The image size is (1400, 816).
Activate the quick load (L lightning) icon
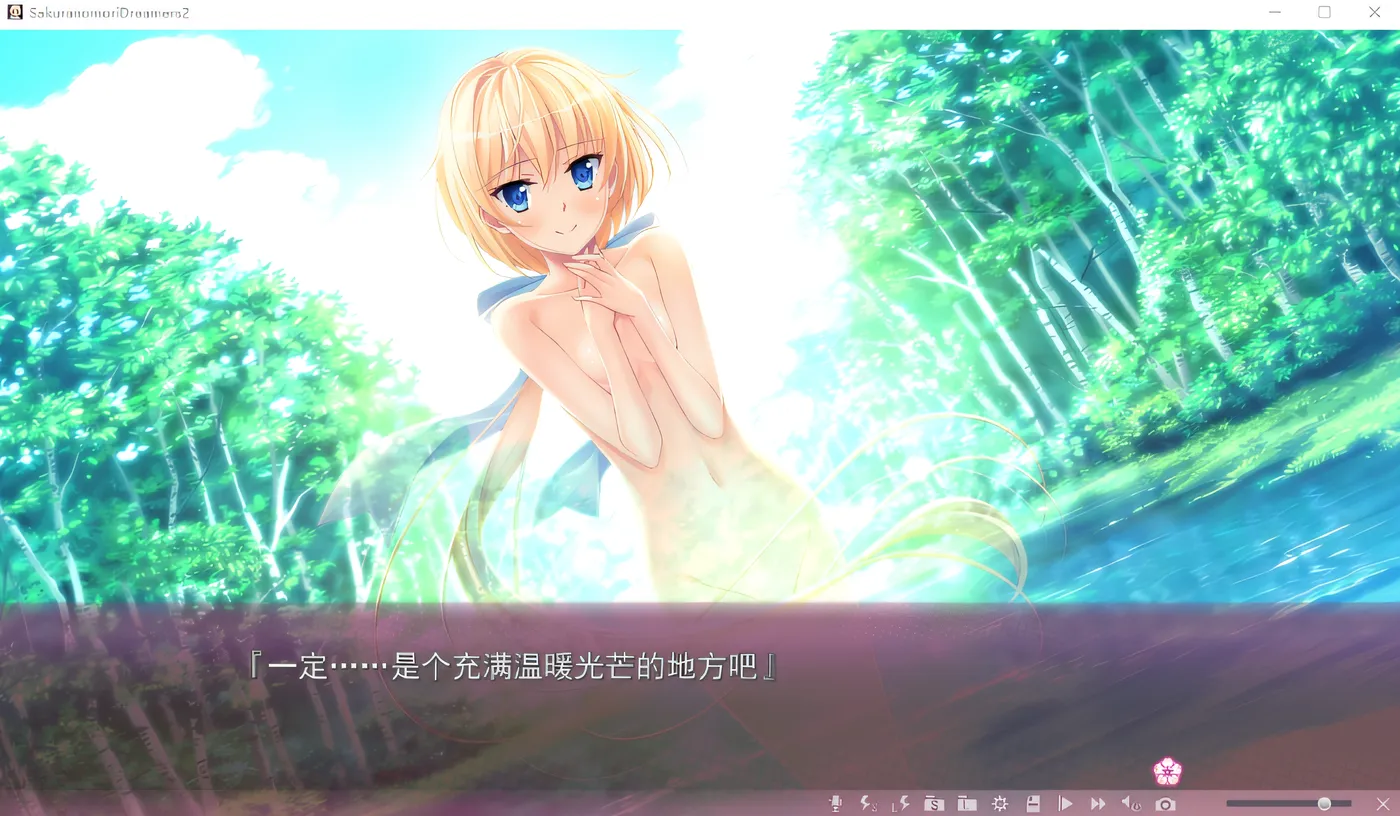coord(899,803)
